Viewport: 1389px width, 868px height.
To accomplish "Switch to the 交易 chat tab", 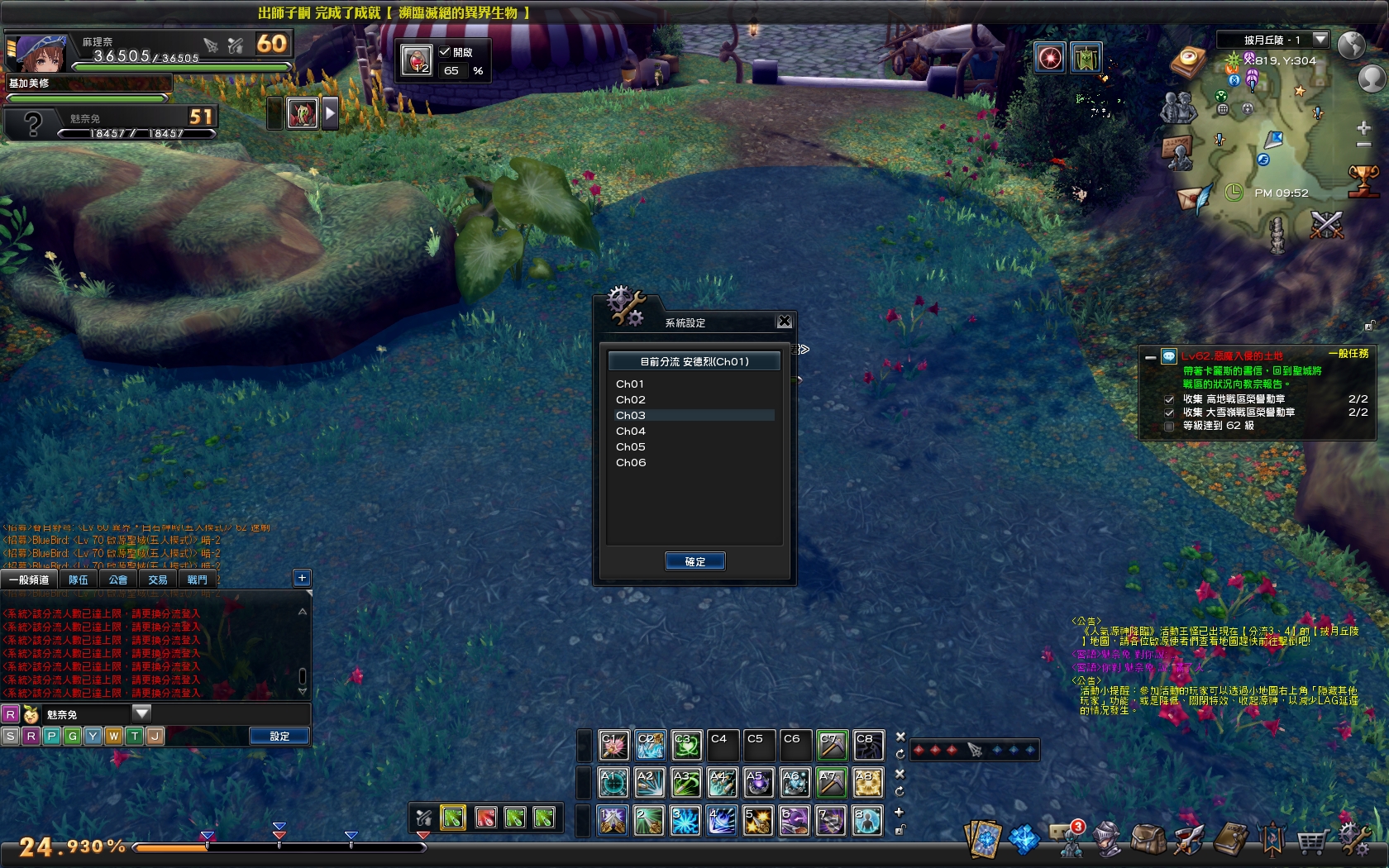I will point(157,579).
